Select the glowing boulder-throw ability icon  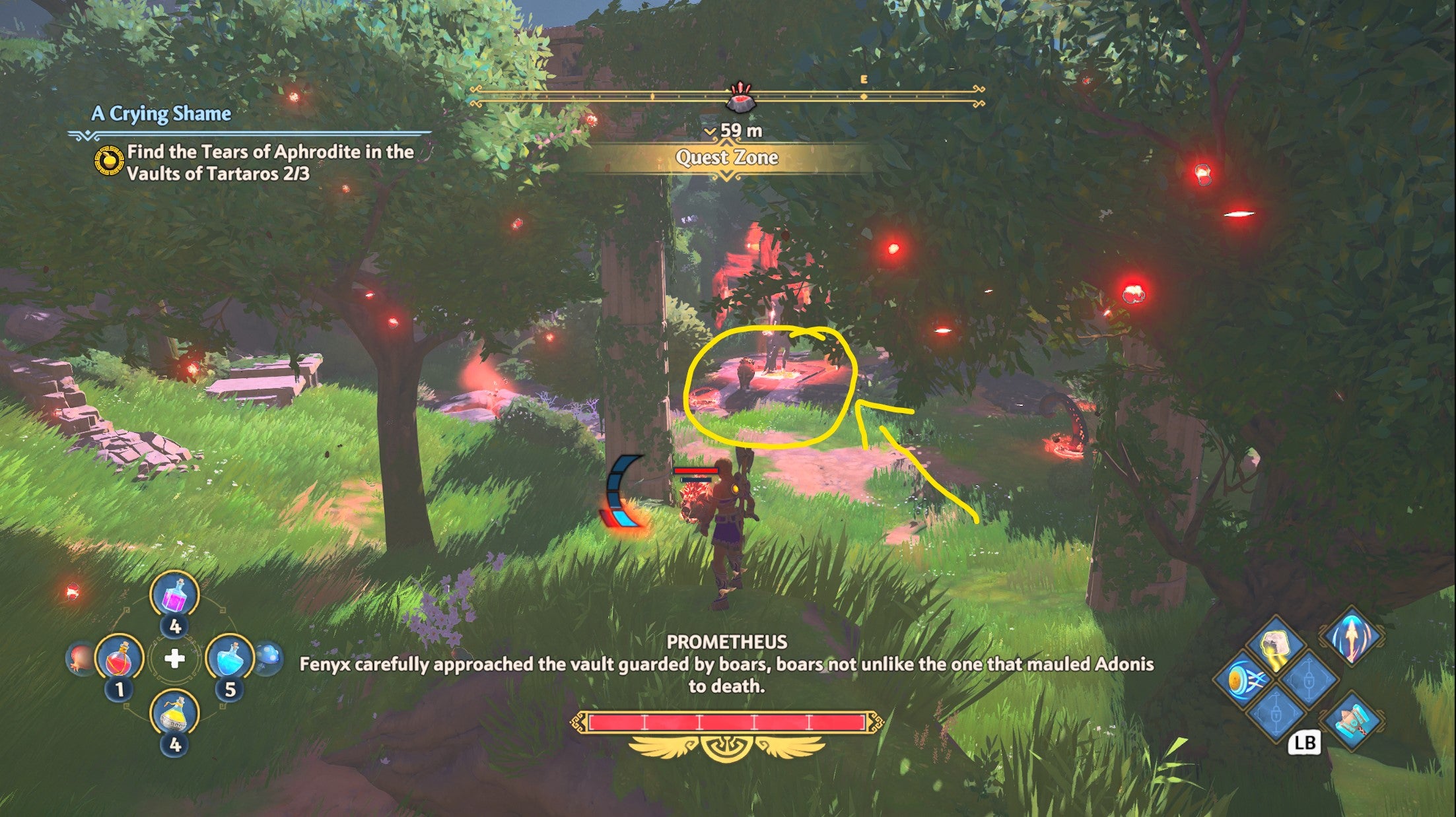1275,647
